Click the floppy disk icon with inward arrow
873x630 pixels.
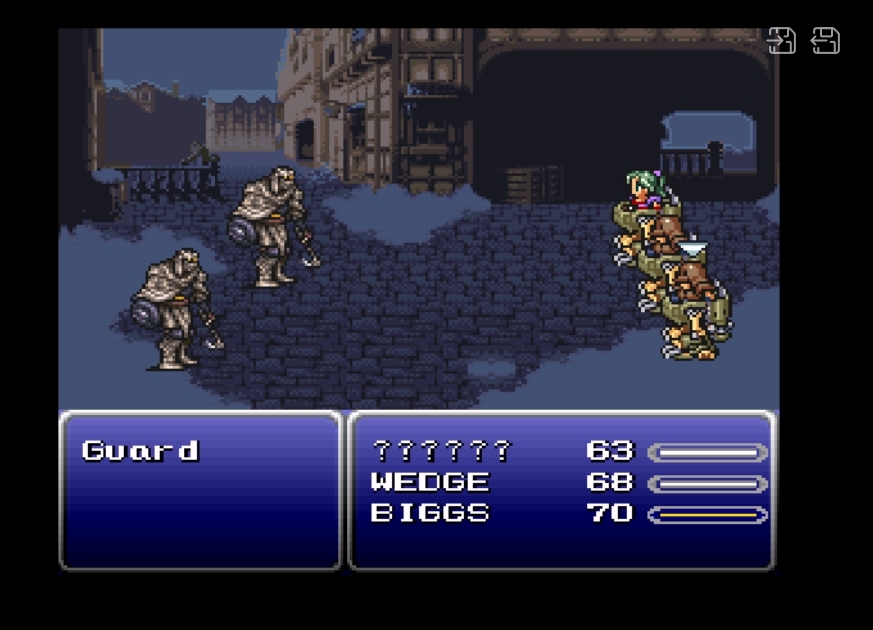[781, 41]
